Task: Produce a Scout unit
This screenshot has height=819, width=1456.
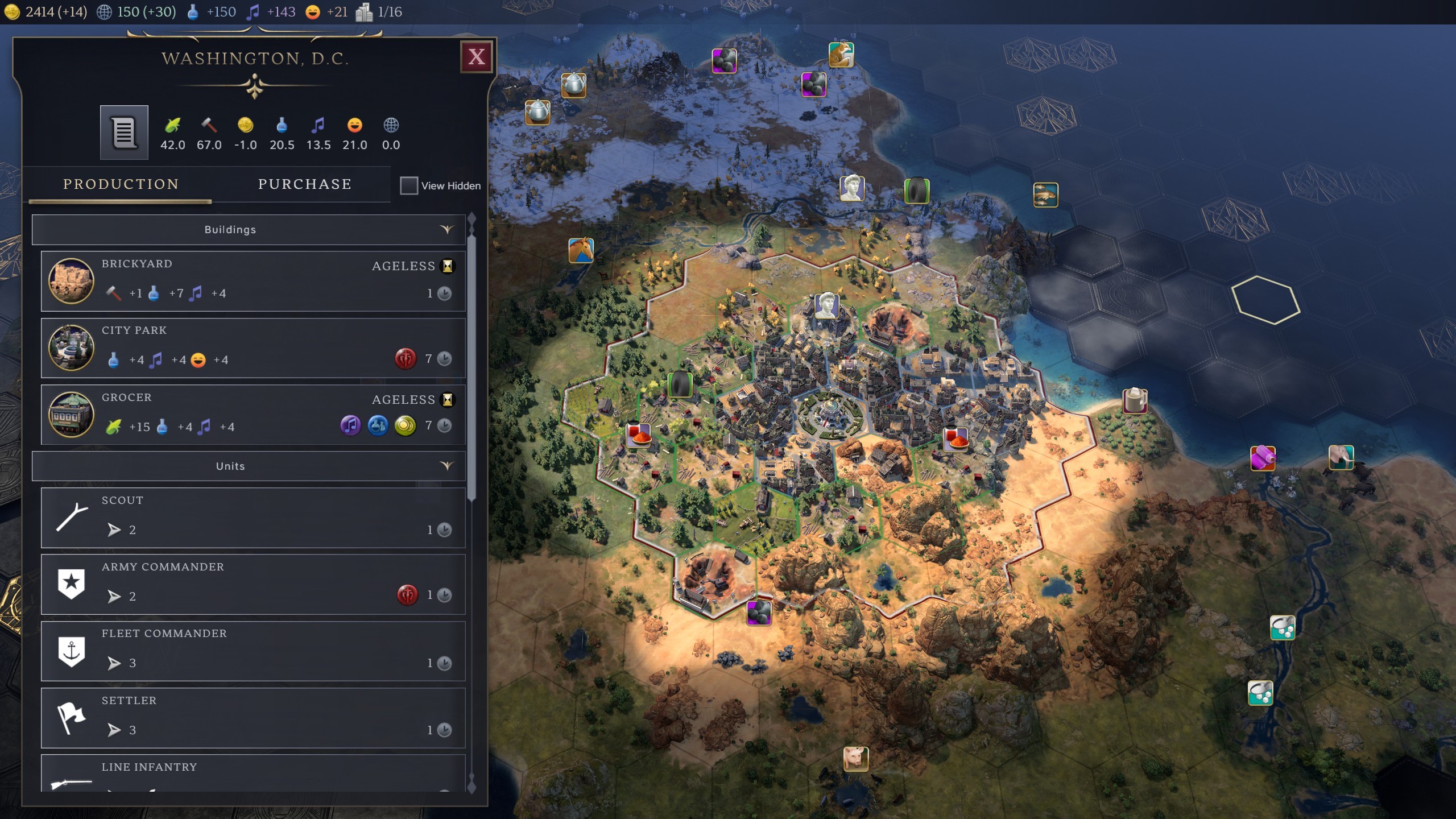Action: (253, 518)
